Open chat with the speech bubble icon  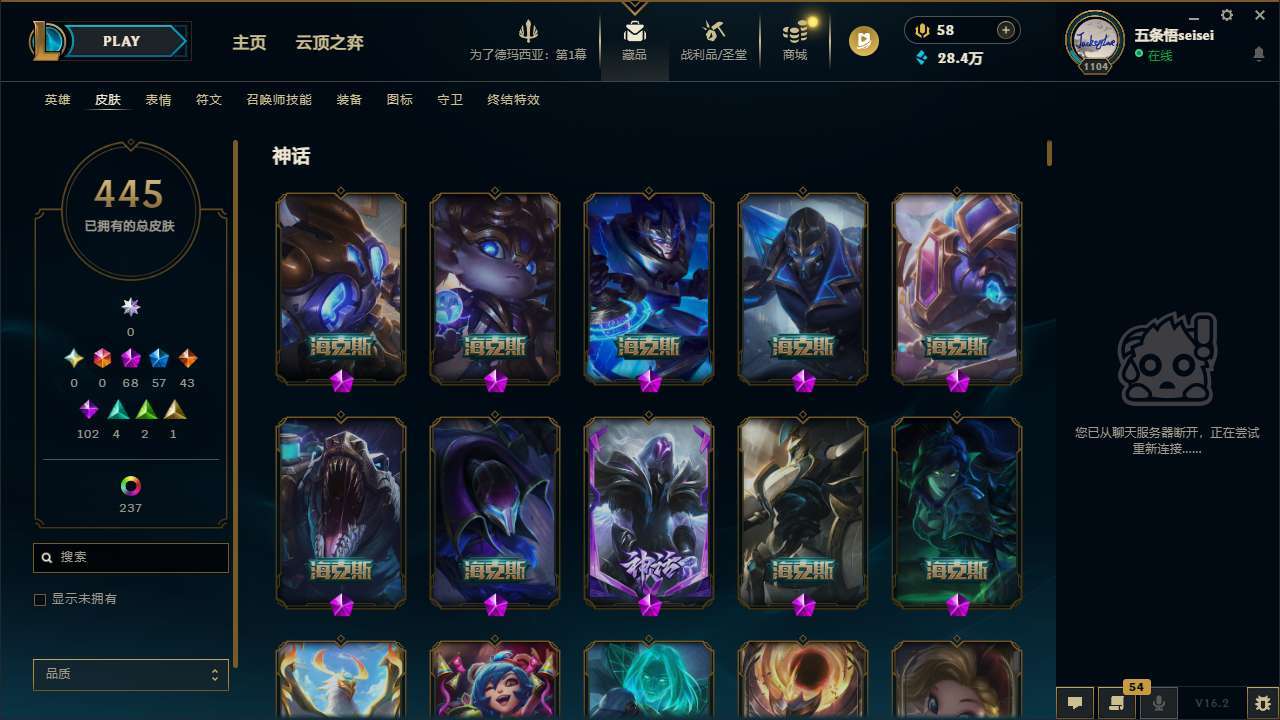coord(1073,704)
